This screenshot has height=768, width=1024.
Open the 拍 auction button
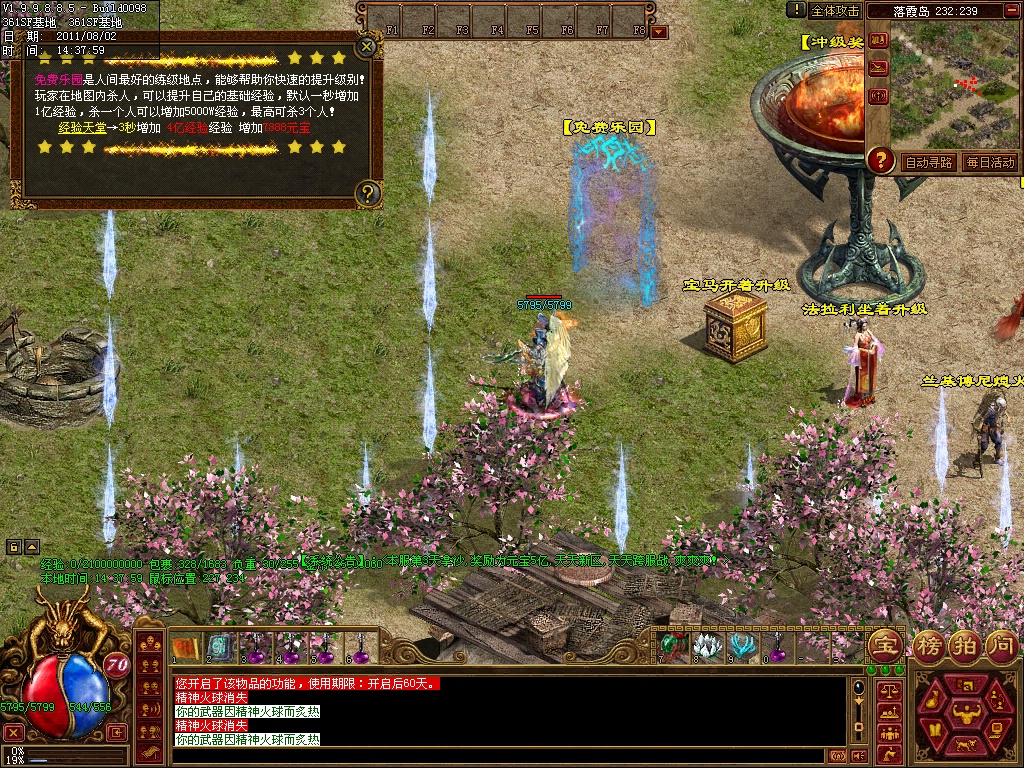pyautogui.click(x=965, y=645)
